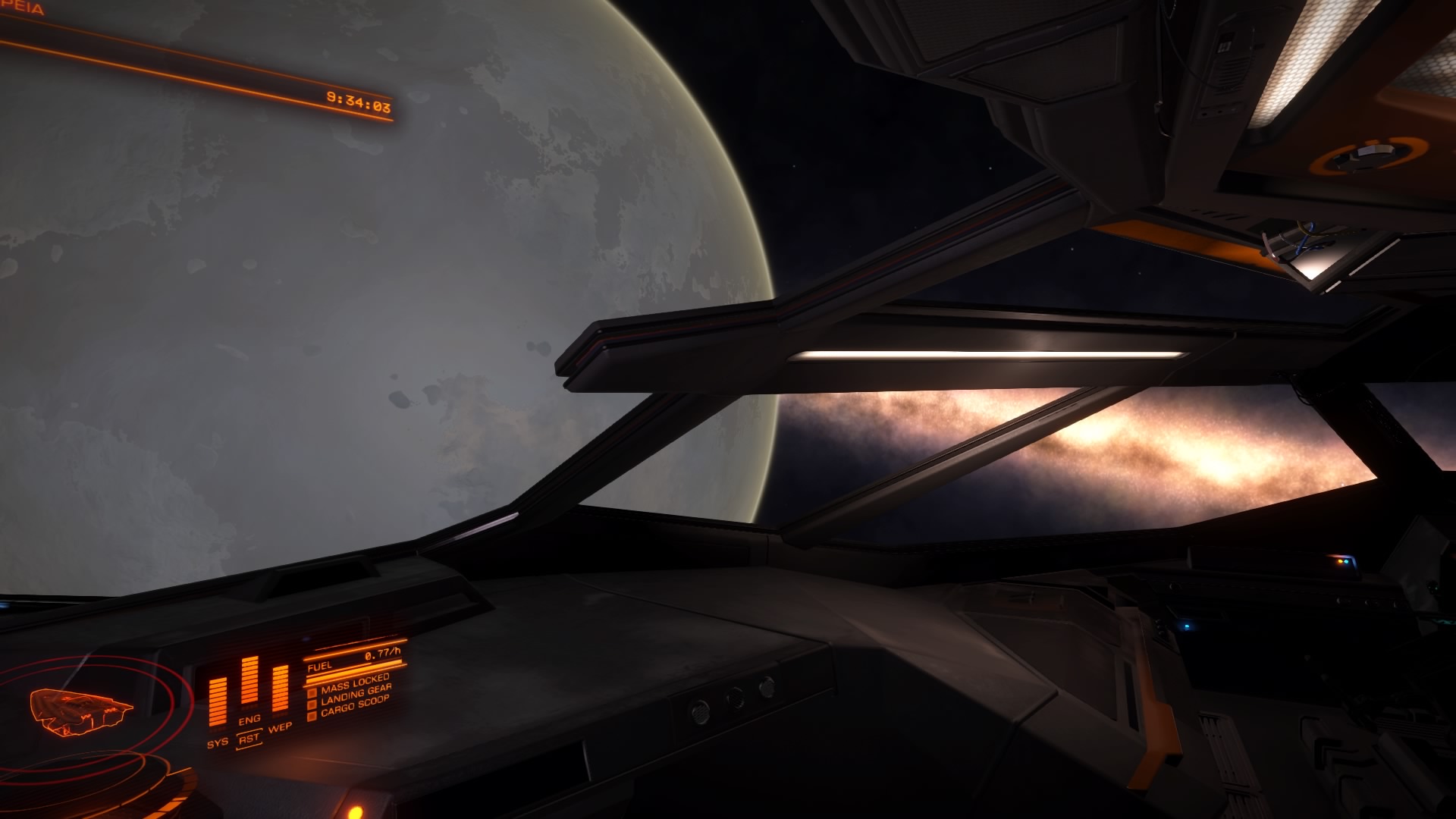Select the orange ship hologram display
Screen dimensions: 1456x819
pyautogui.click(x=80, y=711)
